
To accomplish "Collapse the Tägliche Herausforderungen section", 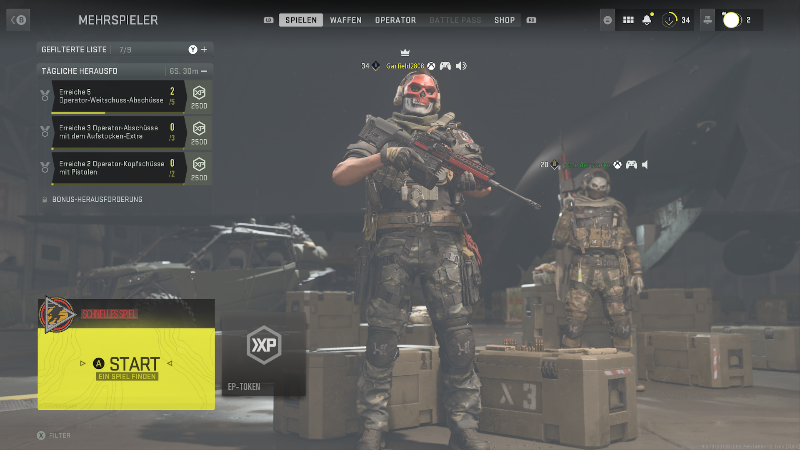I will pos(204,71).
